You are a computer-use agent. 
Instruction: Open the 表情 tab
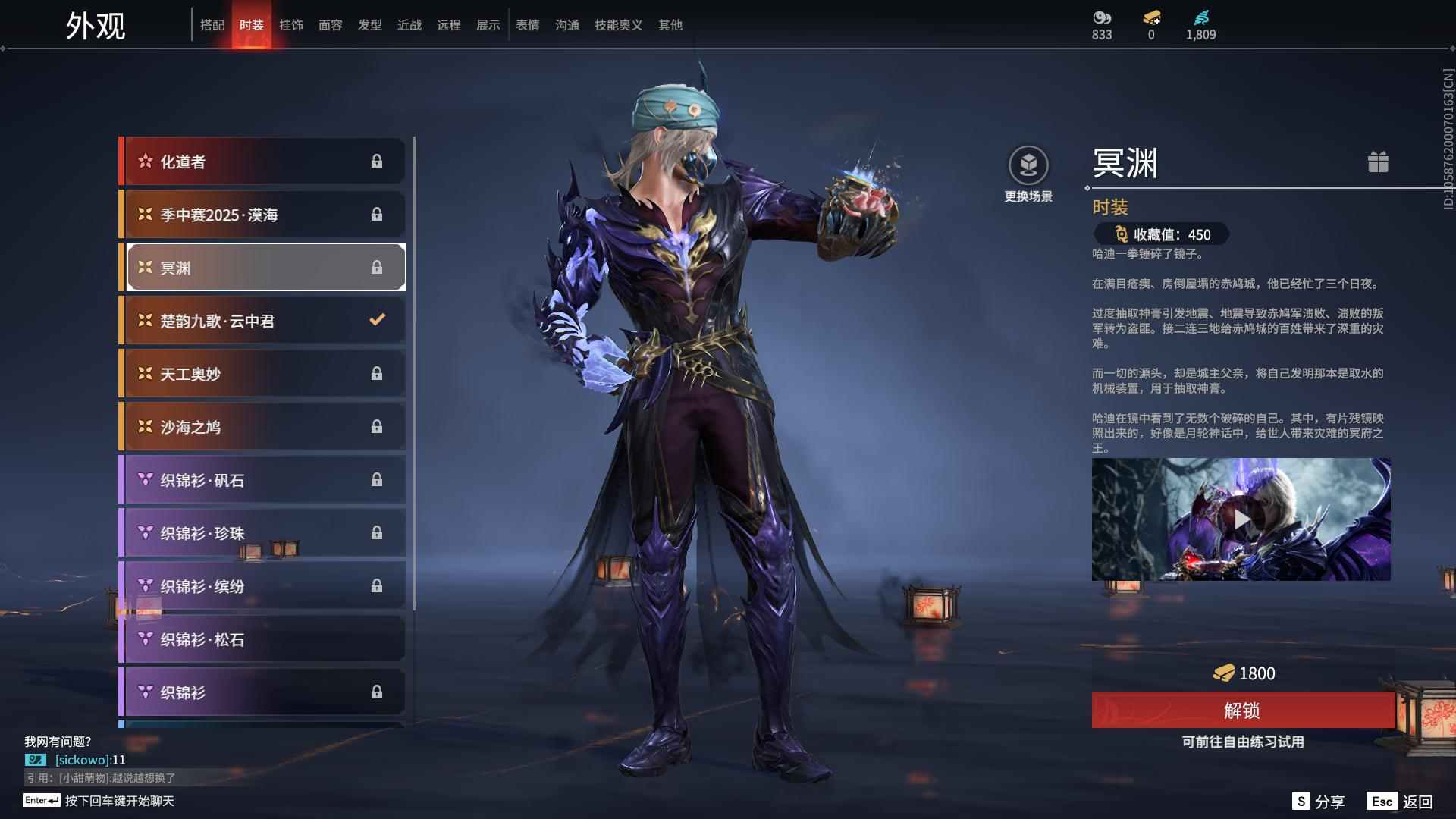[x=528, y=25]
